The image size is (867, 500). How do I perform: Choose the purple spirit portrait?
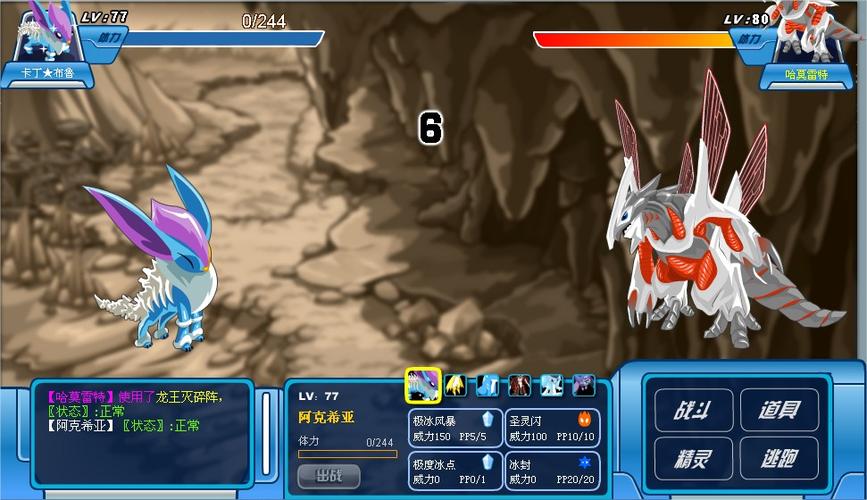583,385
